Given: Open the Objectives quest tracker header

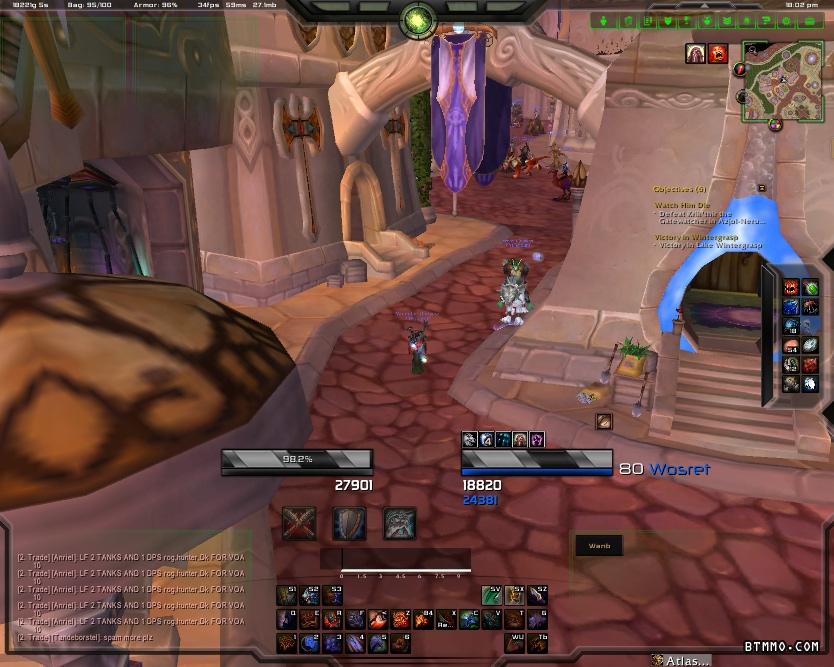Looking at the screenshot, I should click(680, 188).
